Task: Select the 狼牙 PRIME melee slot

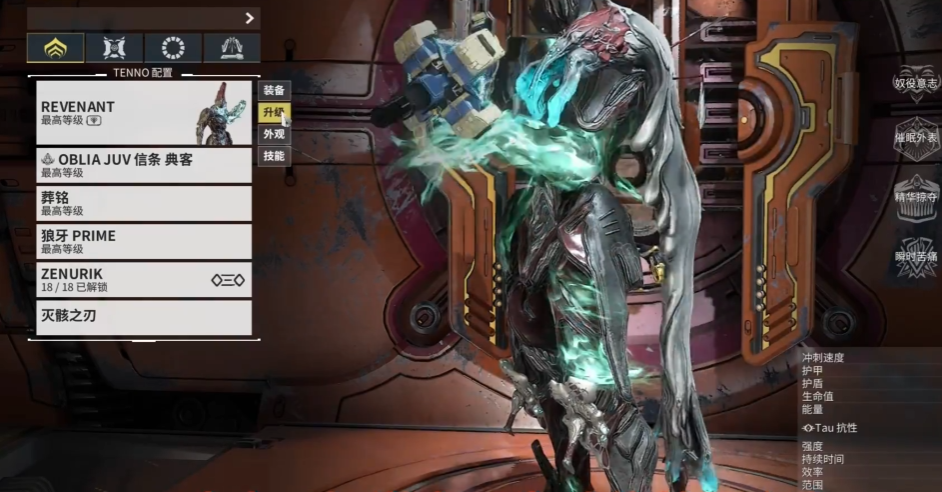Action: tap(143, 241)
